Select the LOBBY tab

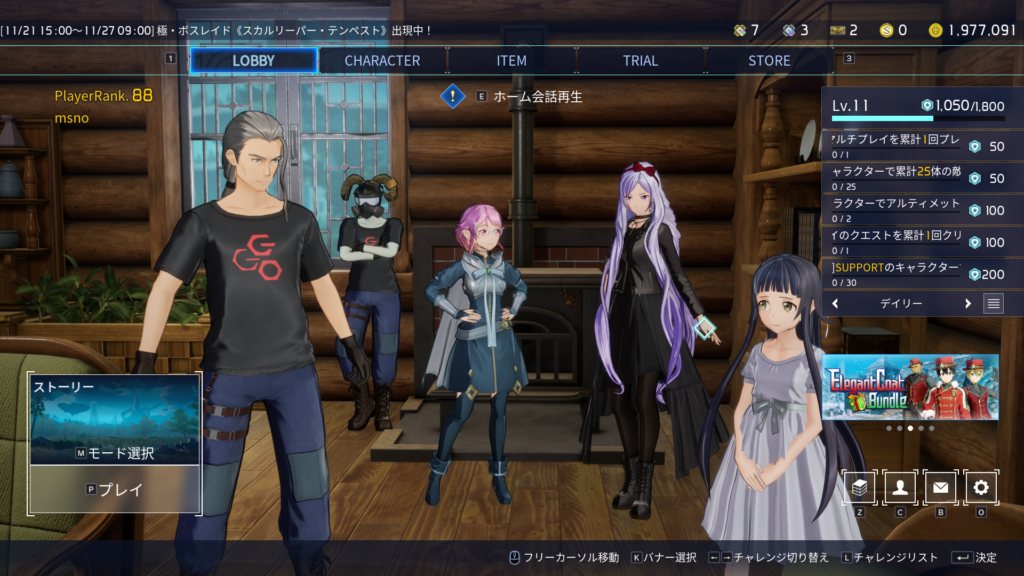pos(253,60)
